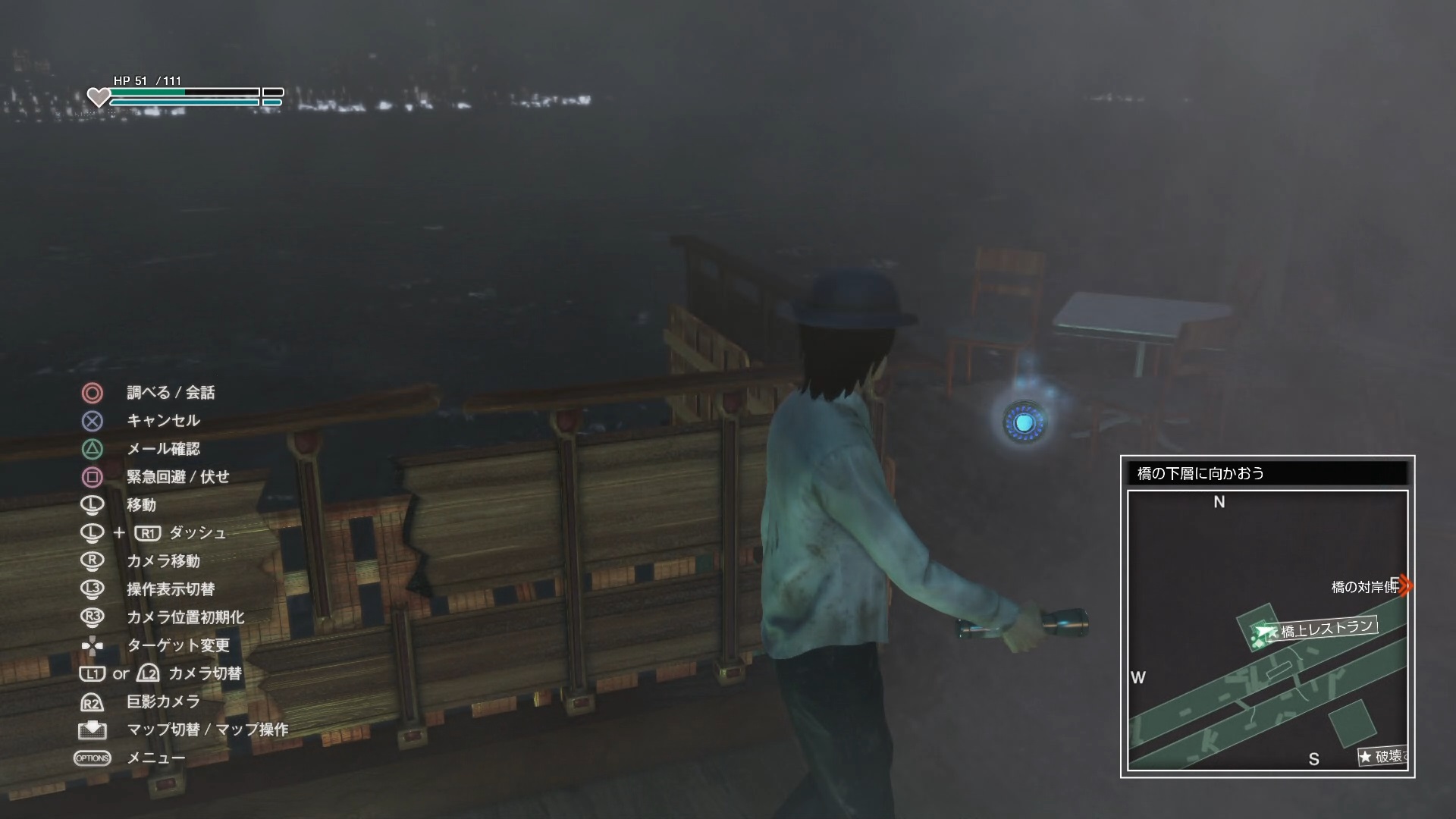
Task: Select the player position arrow on the minimap
Action: (x=1263, y=632)
